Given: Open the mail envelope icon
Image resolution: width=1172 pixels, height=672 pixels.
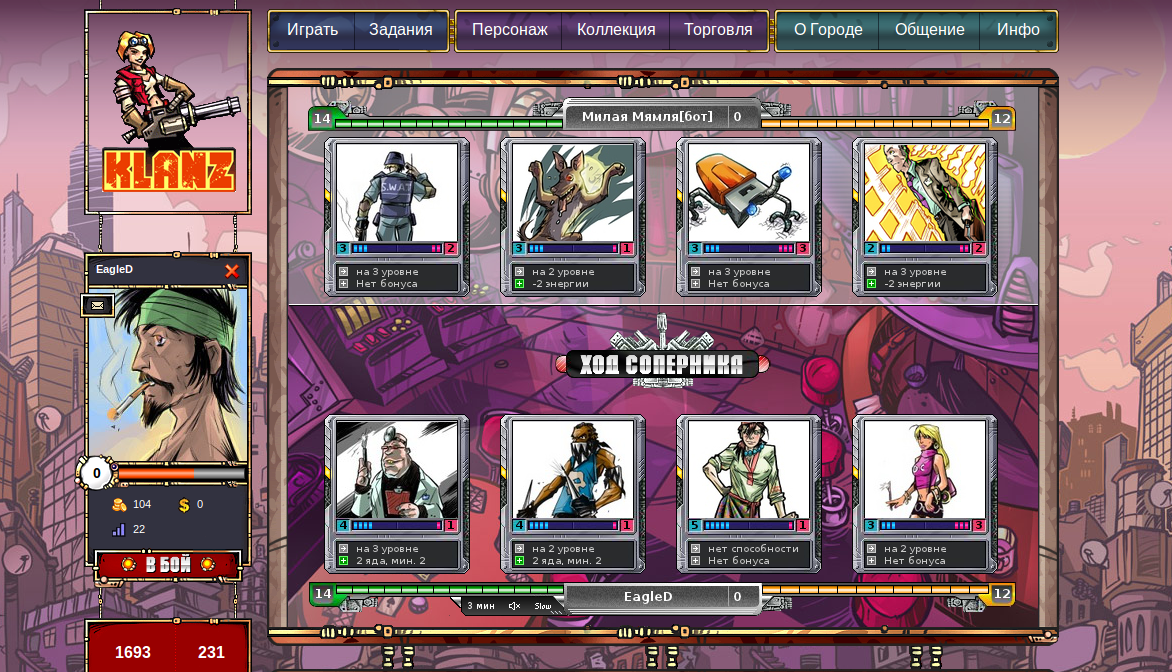Looking at the screenshot, I should click(x=97, y=305).
